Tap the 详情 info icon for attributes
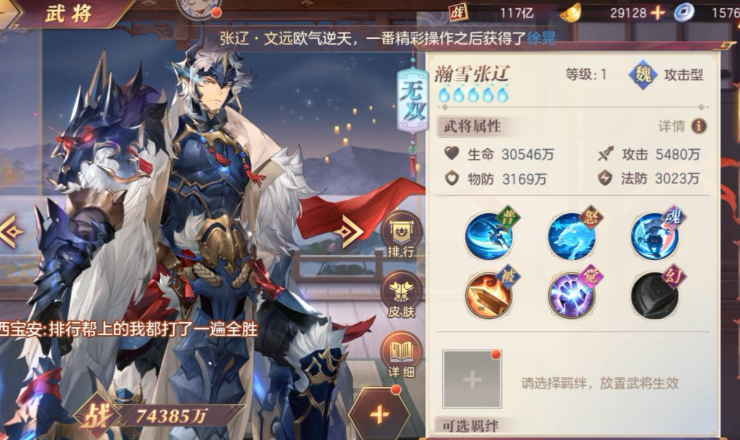 click(698, 126)
